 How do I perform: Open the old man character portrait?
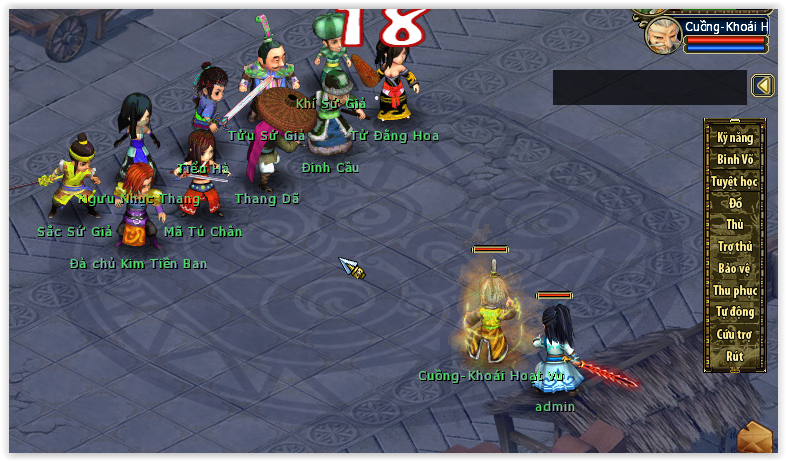[661, 35]
